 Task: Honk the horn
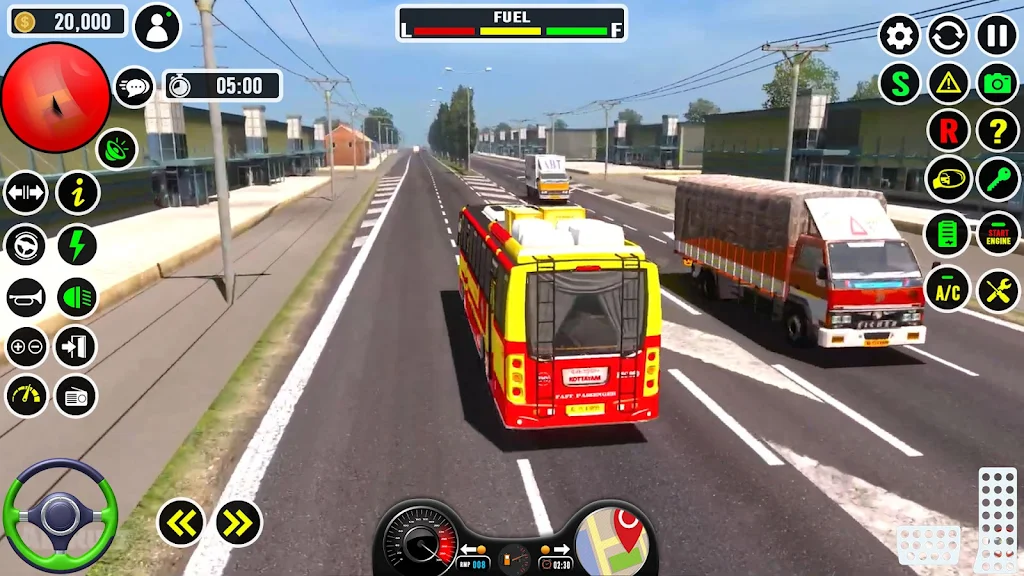(26, 297)
